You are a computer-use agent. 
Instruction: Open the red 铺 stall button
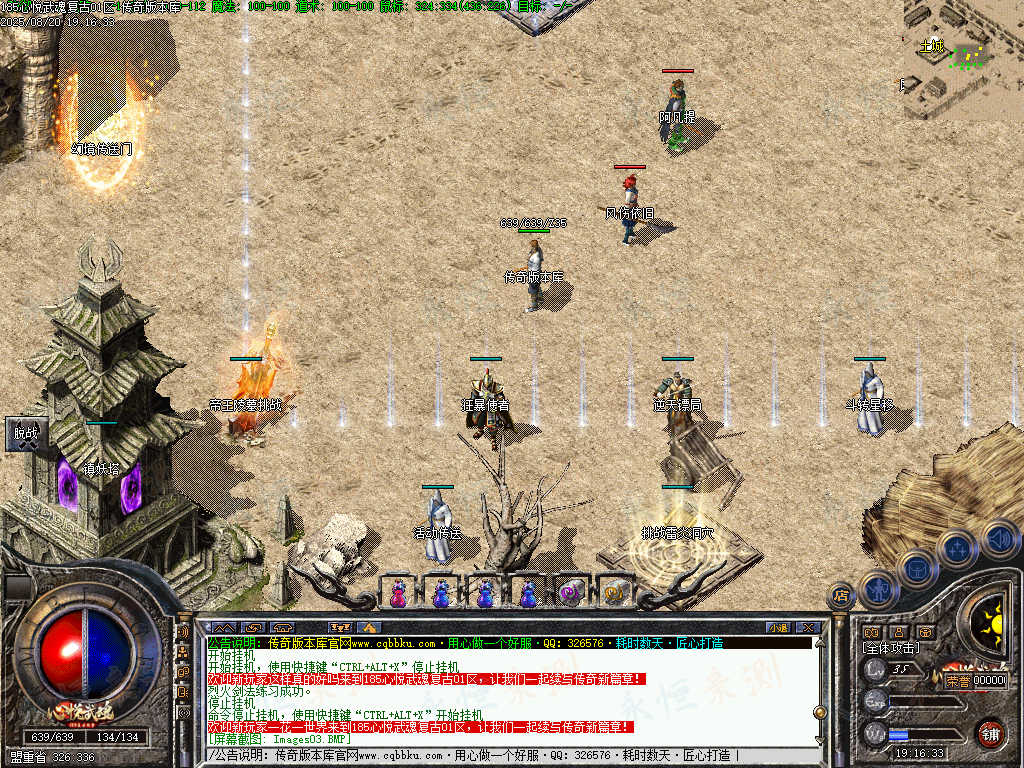tap(990, 731)
